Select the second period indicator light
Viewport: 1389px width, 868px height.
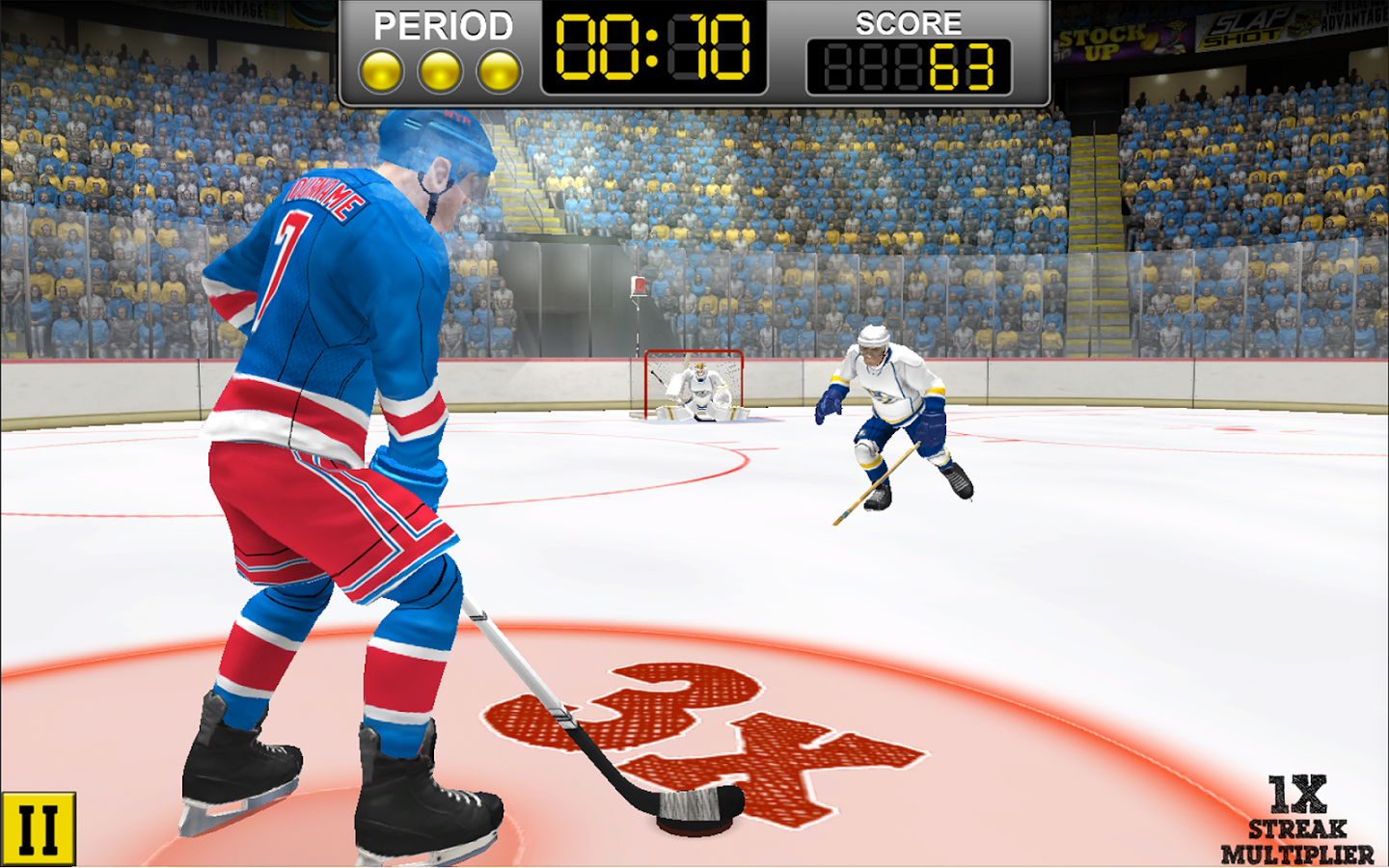pyautogui.click(x=442, y=69)
